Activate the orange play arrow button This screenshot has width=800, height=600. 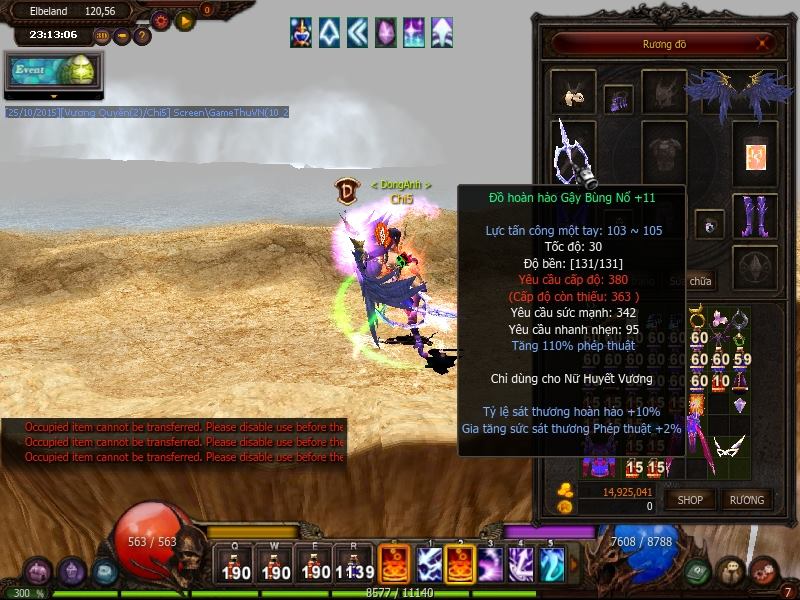point(184,20)
